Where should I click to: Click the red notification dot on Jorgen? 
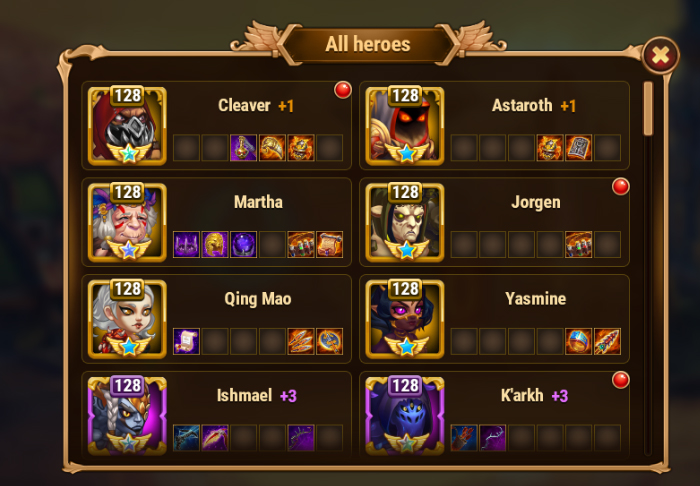620,186
